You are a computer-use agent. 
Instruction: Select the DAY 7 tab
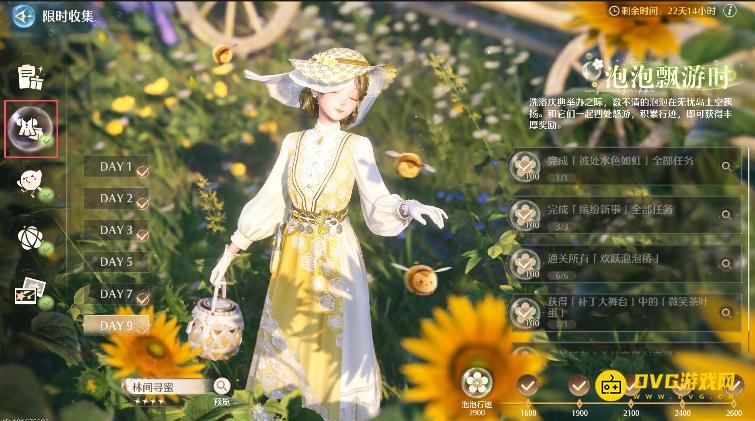(117, 294)
